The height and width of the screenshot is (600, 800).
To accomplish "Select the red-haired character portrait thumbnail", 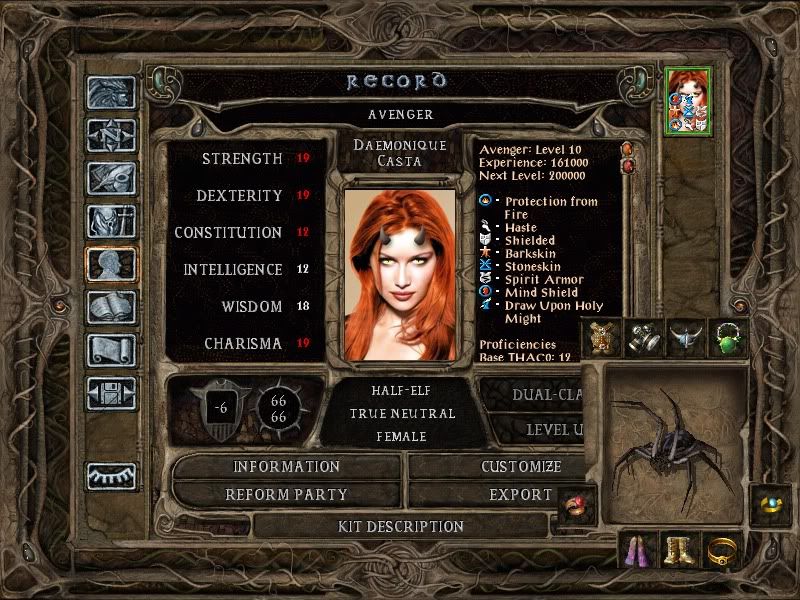I will (x=689, y=100).
